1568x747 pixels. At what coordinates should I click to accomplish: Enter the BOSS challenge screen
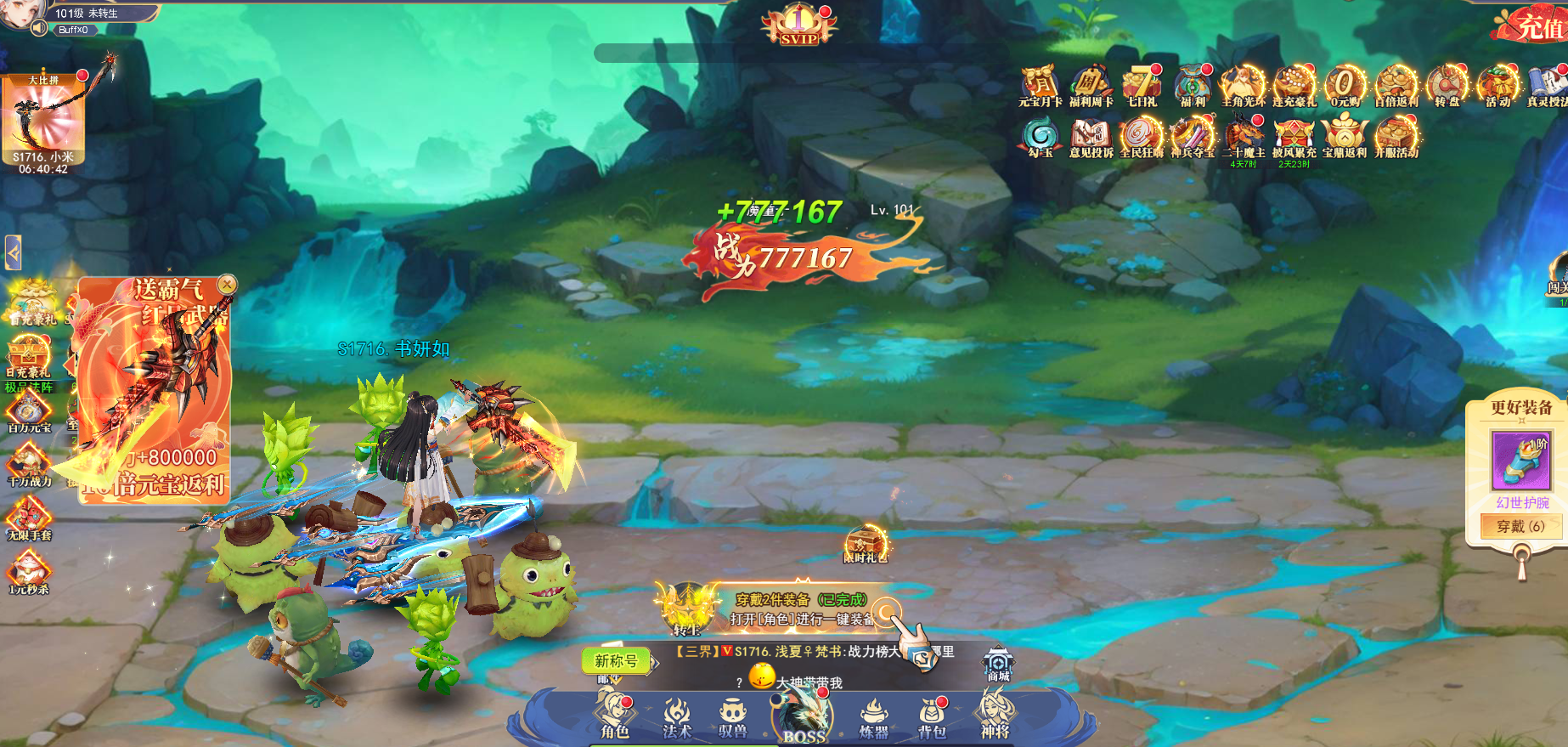[x=803, y=717]
